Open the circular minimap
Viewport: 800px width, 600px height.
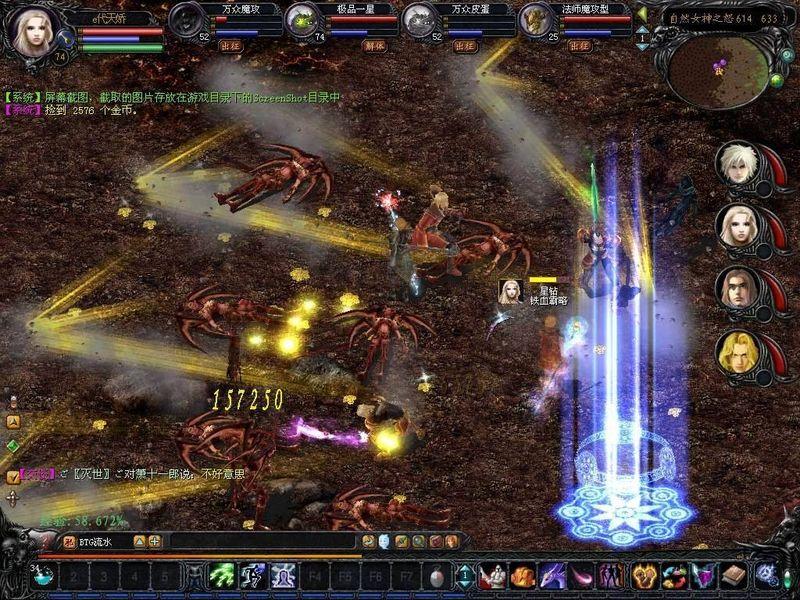718,70
